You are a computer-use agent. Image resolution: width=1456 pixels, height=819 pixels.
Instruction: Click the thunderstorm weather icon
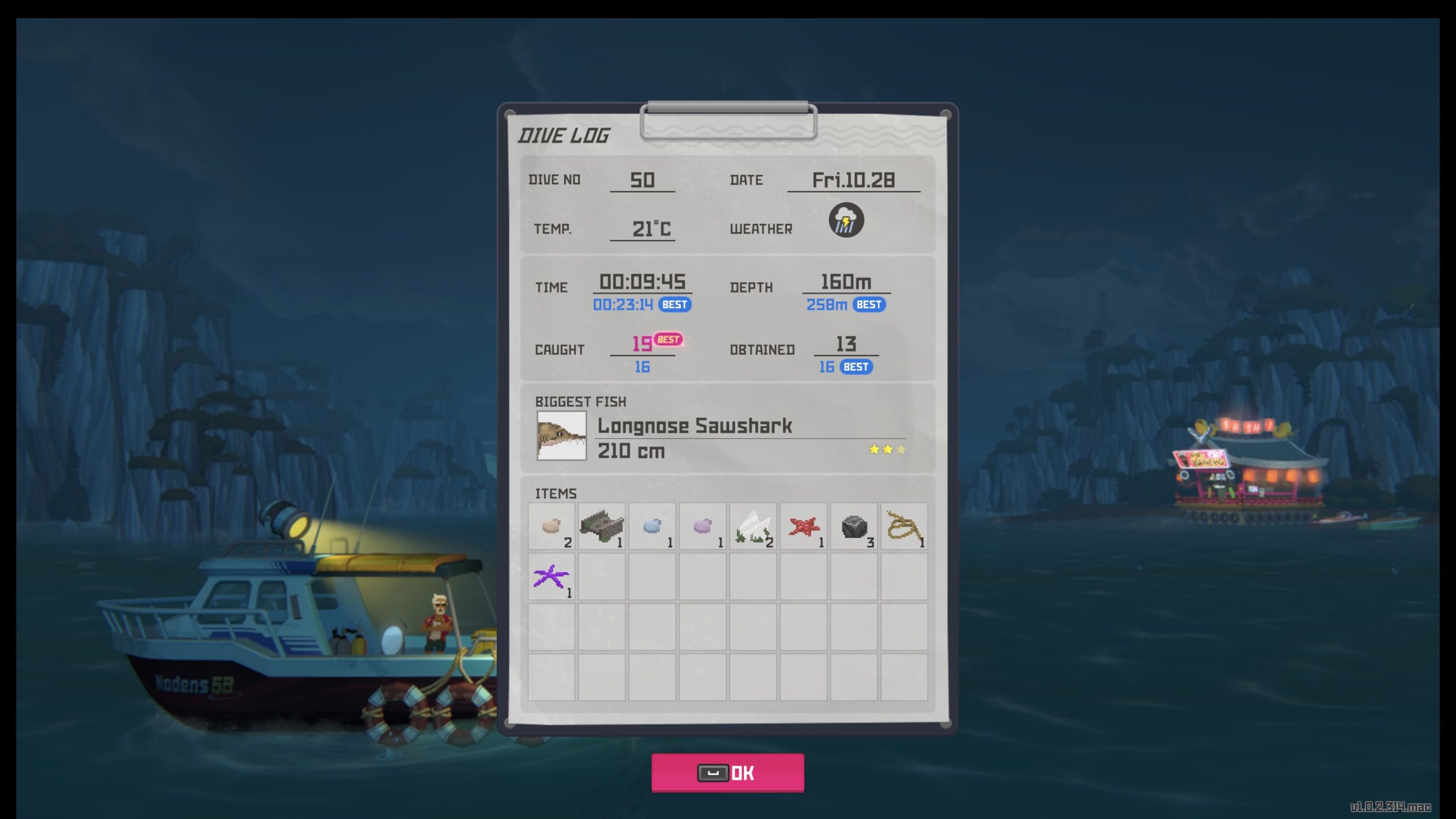click(846, 220)
